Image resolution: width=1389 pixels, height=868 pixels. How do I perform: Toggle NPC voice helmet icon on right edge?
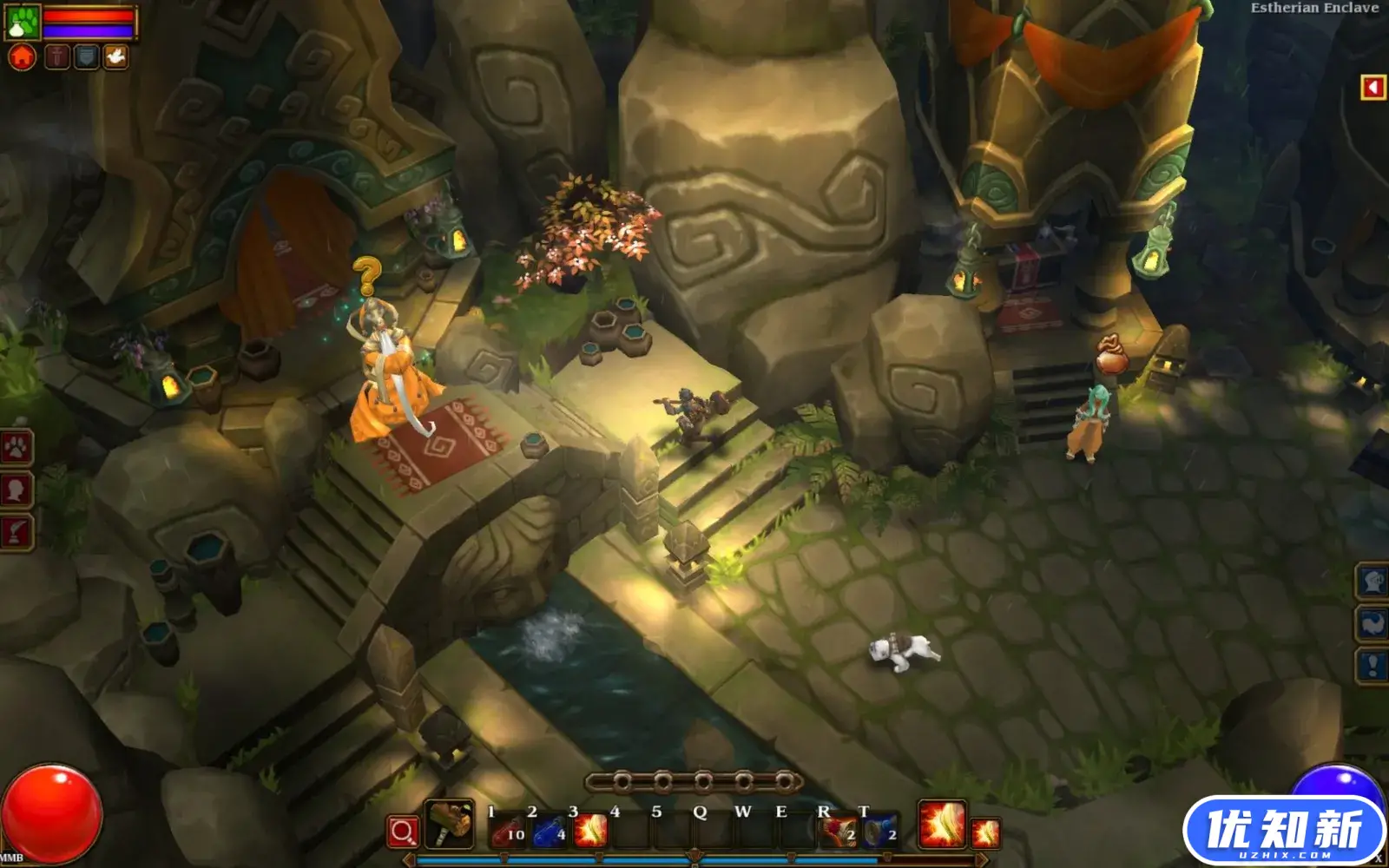[1372, 582]
